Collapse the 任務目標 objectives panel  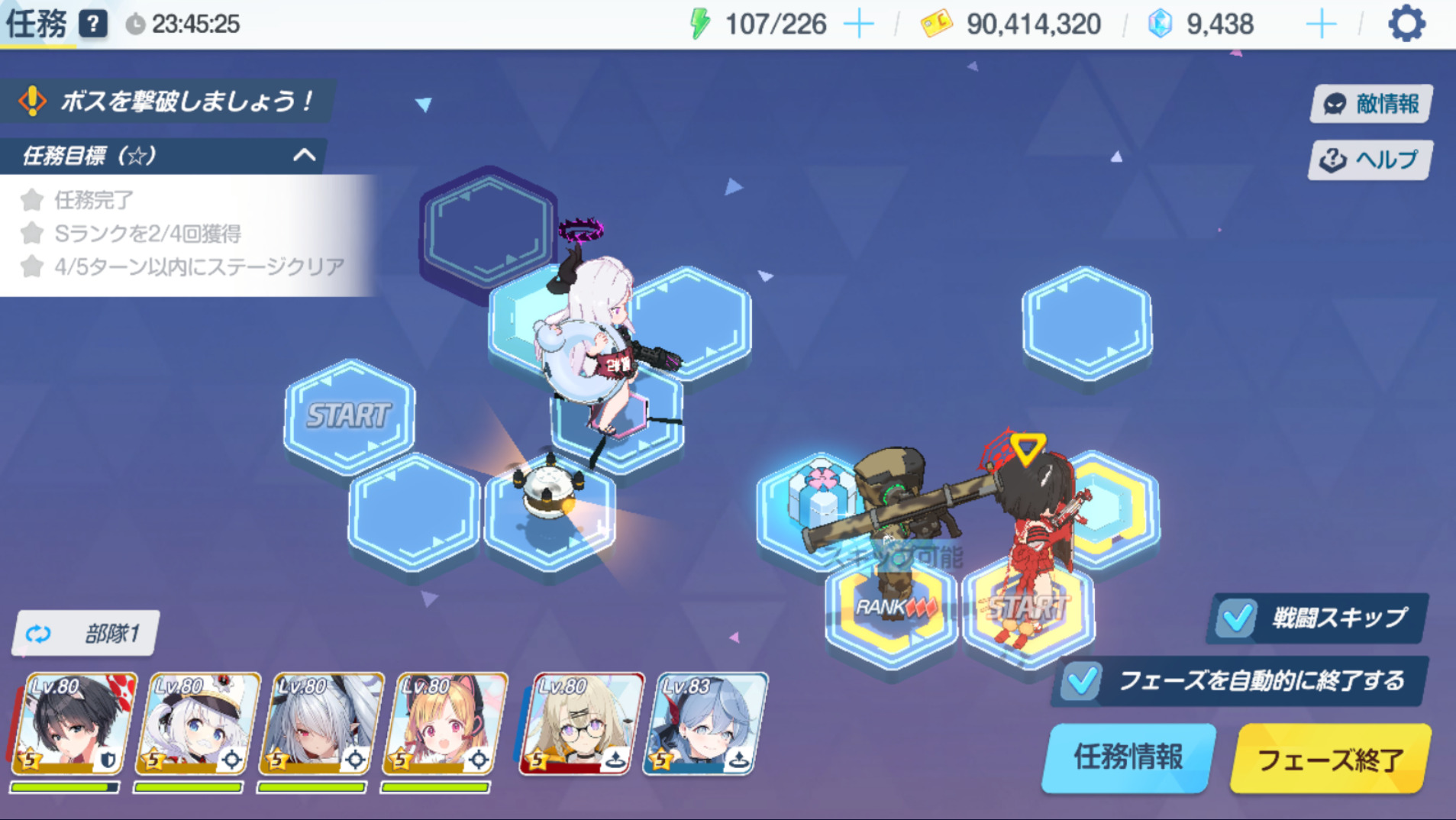click(305, 156)
